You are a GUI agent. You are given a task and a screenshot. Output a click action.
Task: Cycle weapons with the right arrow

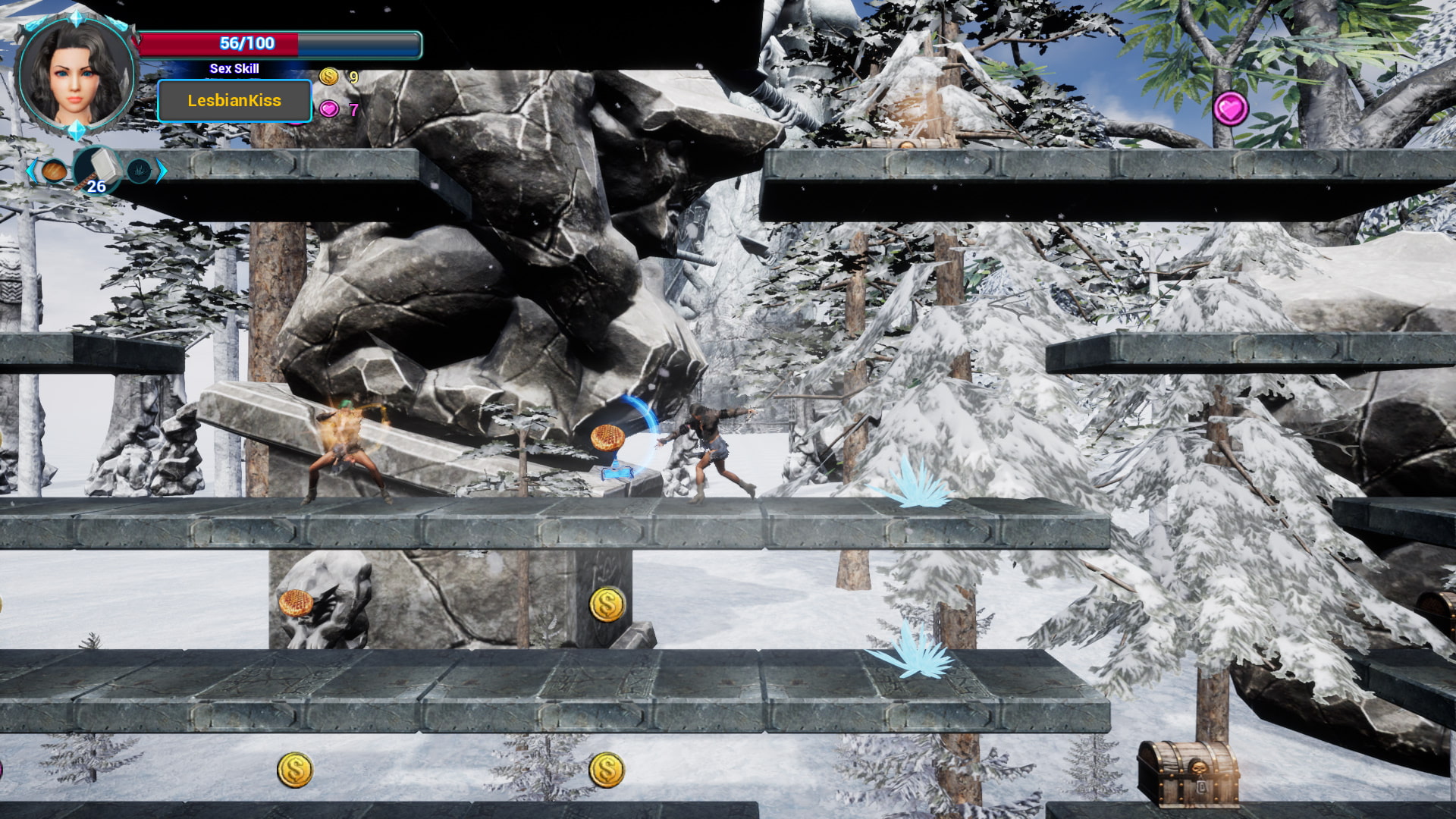point(162,171)
